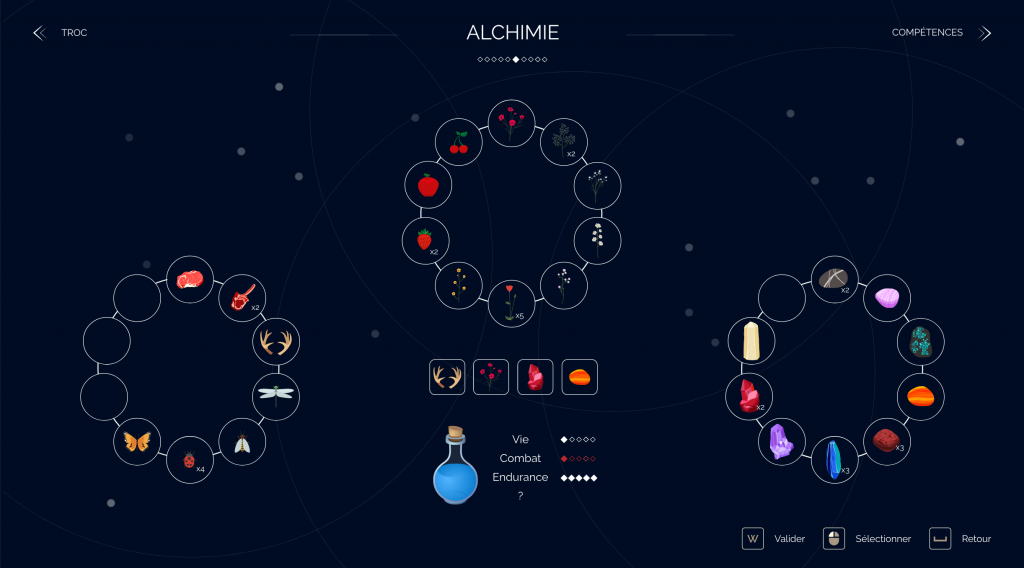Pick the purple amethyst crystal
The height and width of the screenshot is (568, 1024).
click(781, 441)
